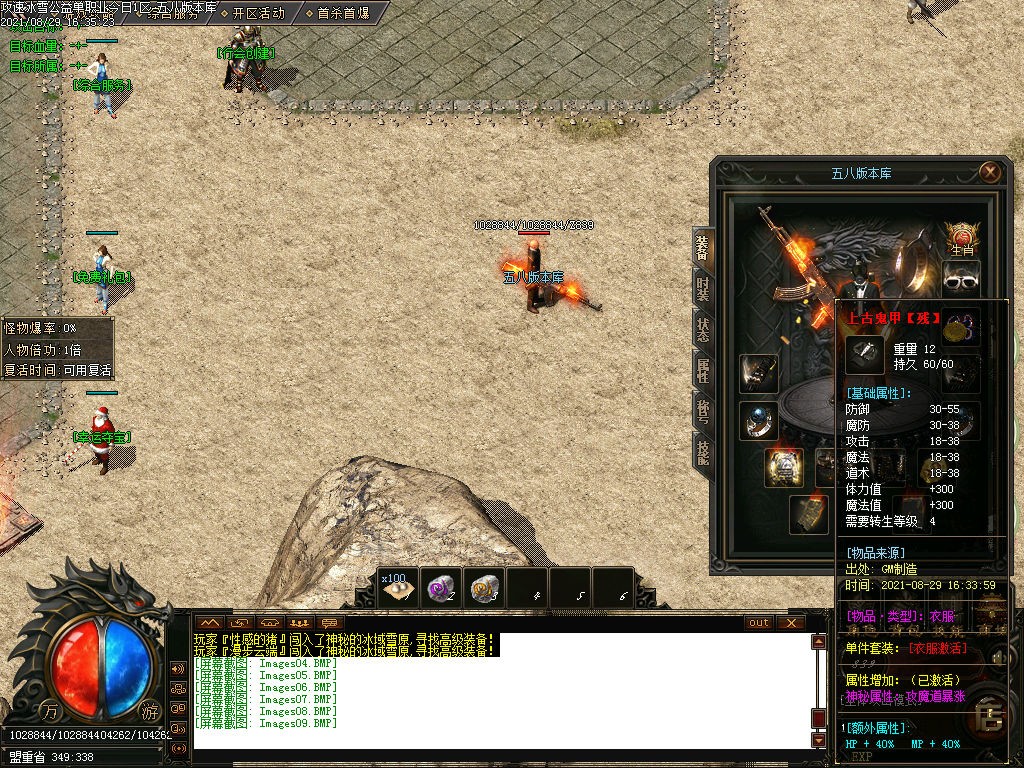
Task: Select the 称号 title tab
Action: coord(702,412)
